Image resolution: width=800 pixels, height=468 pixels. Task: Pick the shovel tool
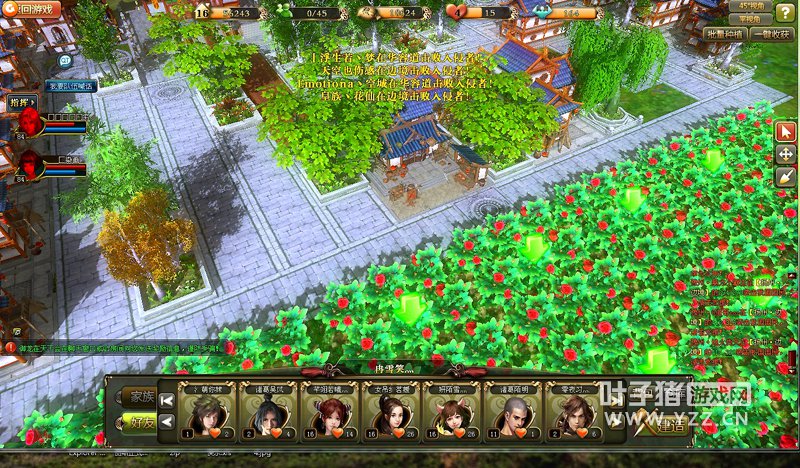point(786,176)
